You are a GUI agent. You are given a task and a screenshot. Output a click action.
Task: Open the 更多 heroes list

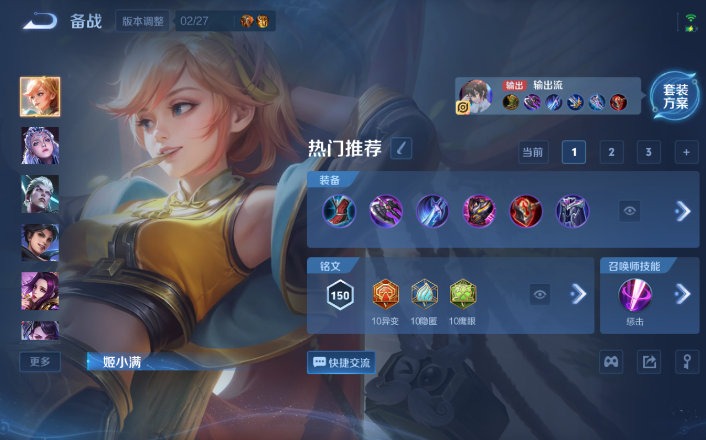click(40, 361)
